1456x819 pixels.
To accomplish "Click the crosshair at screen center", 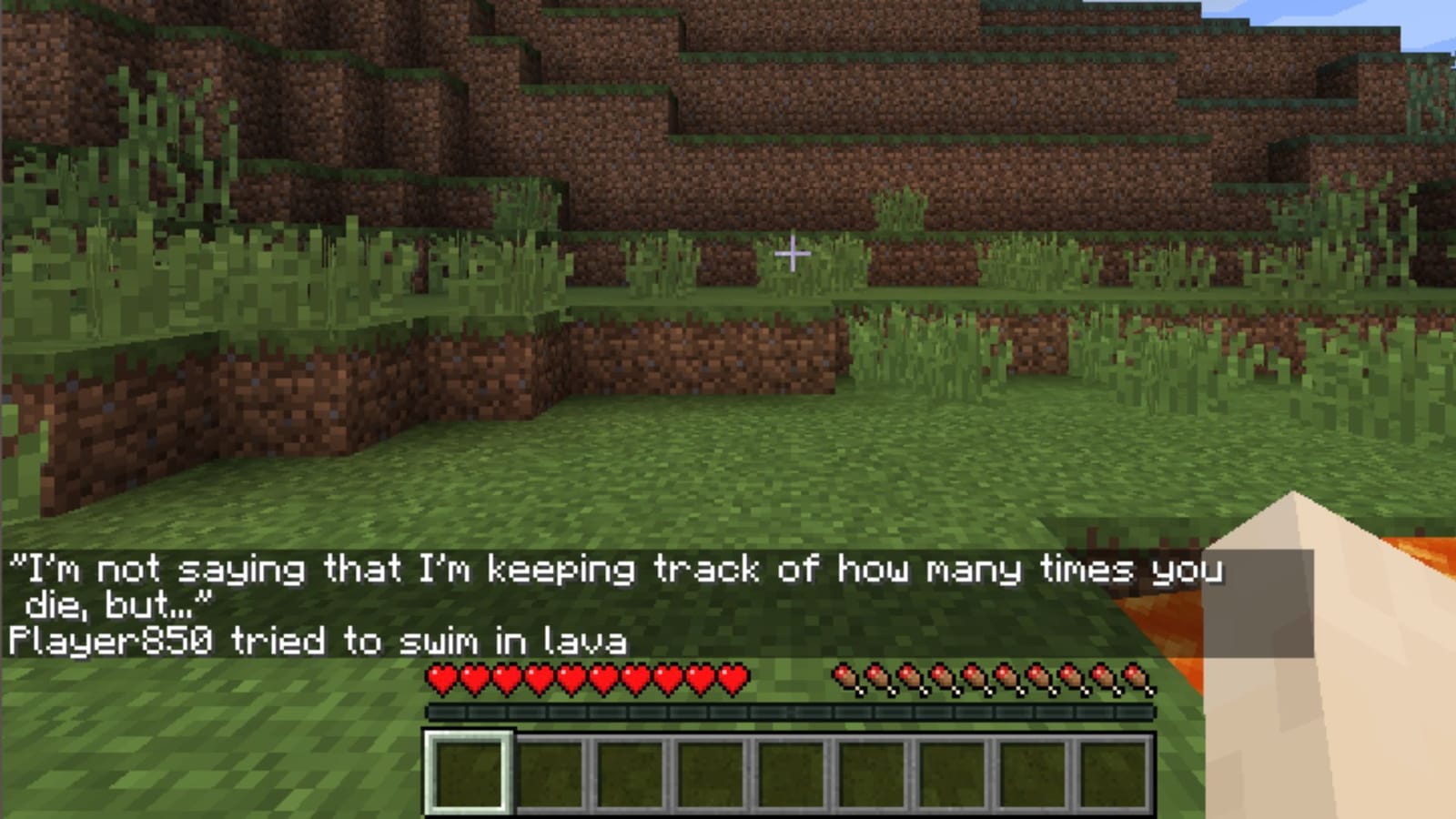I will point(794,253).
